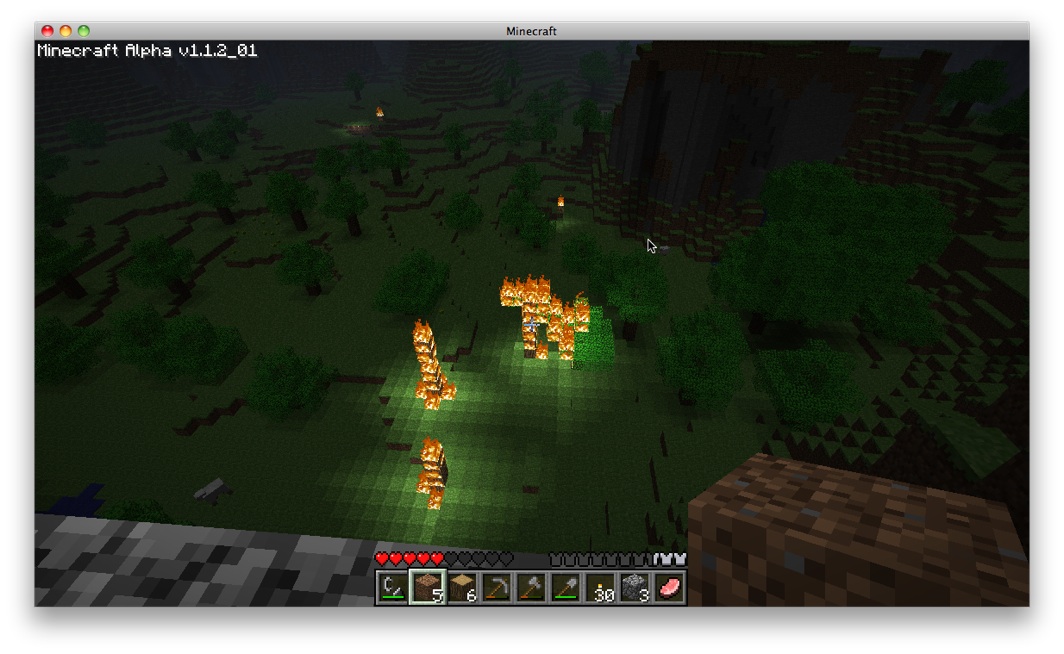Switch to the shovel hotbar slot

click(x=565, y=589)
